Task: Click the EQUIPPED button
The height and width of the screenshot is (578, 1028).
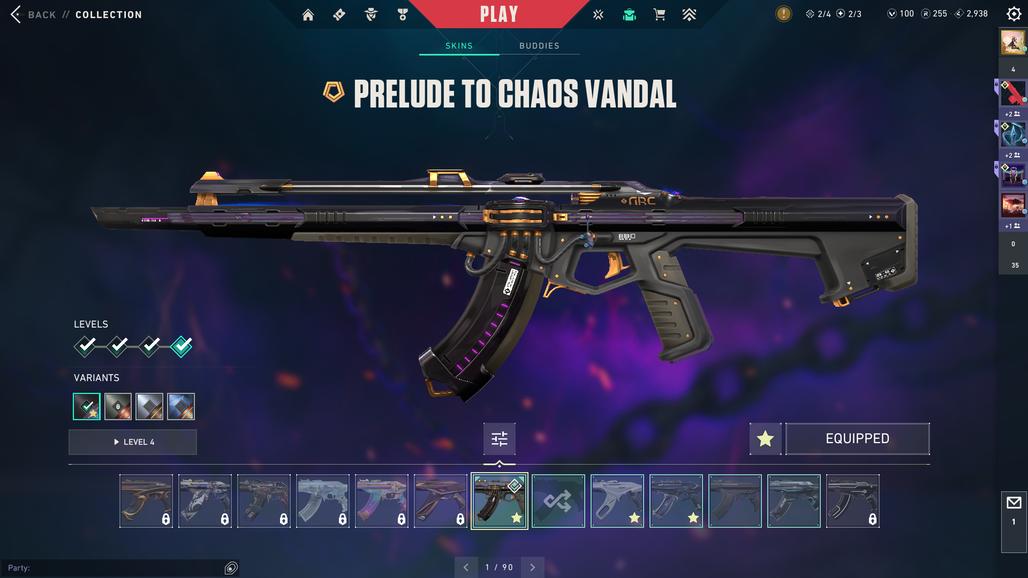Action: point(857,438)
